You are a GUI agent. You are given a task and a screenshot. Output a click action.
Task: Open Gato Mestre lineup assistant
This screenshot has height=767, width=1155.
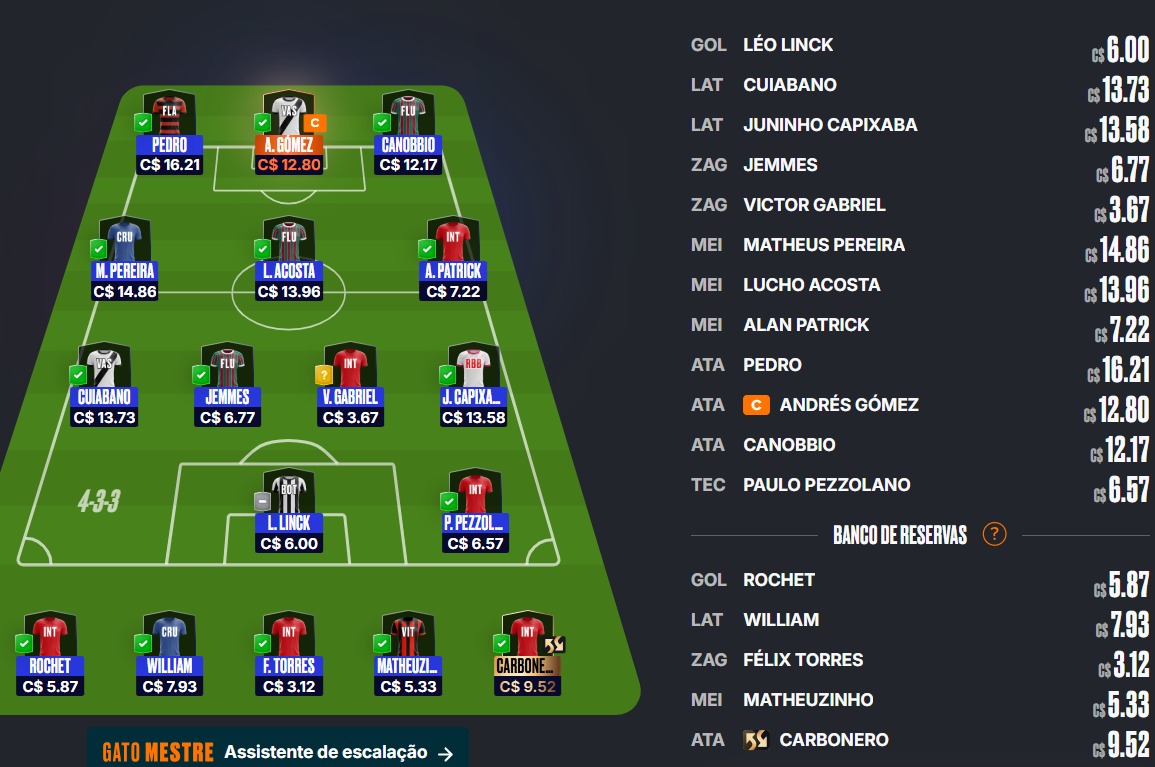pos(277,752)
